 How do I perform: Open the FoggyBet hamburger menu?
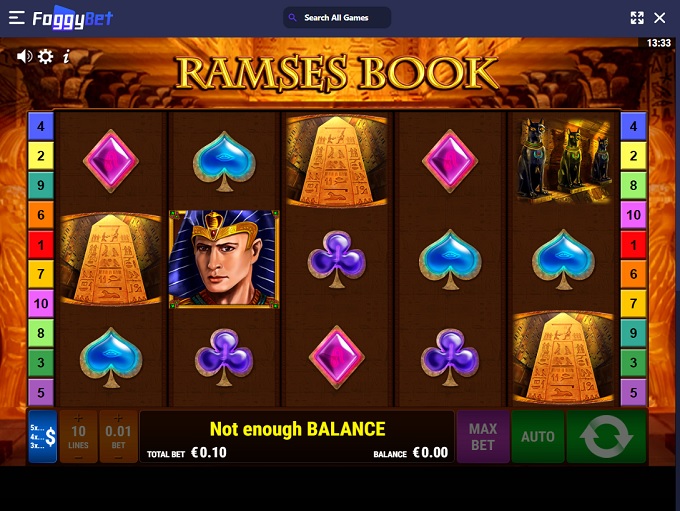pyautogui.click(x=16, y=18)
